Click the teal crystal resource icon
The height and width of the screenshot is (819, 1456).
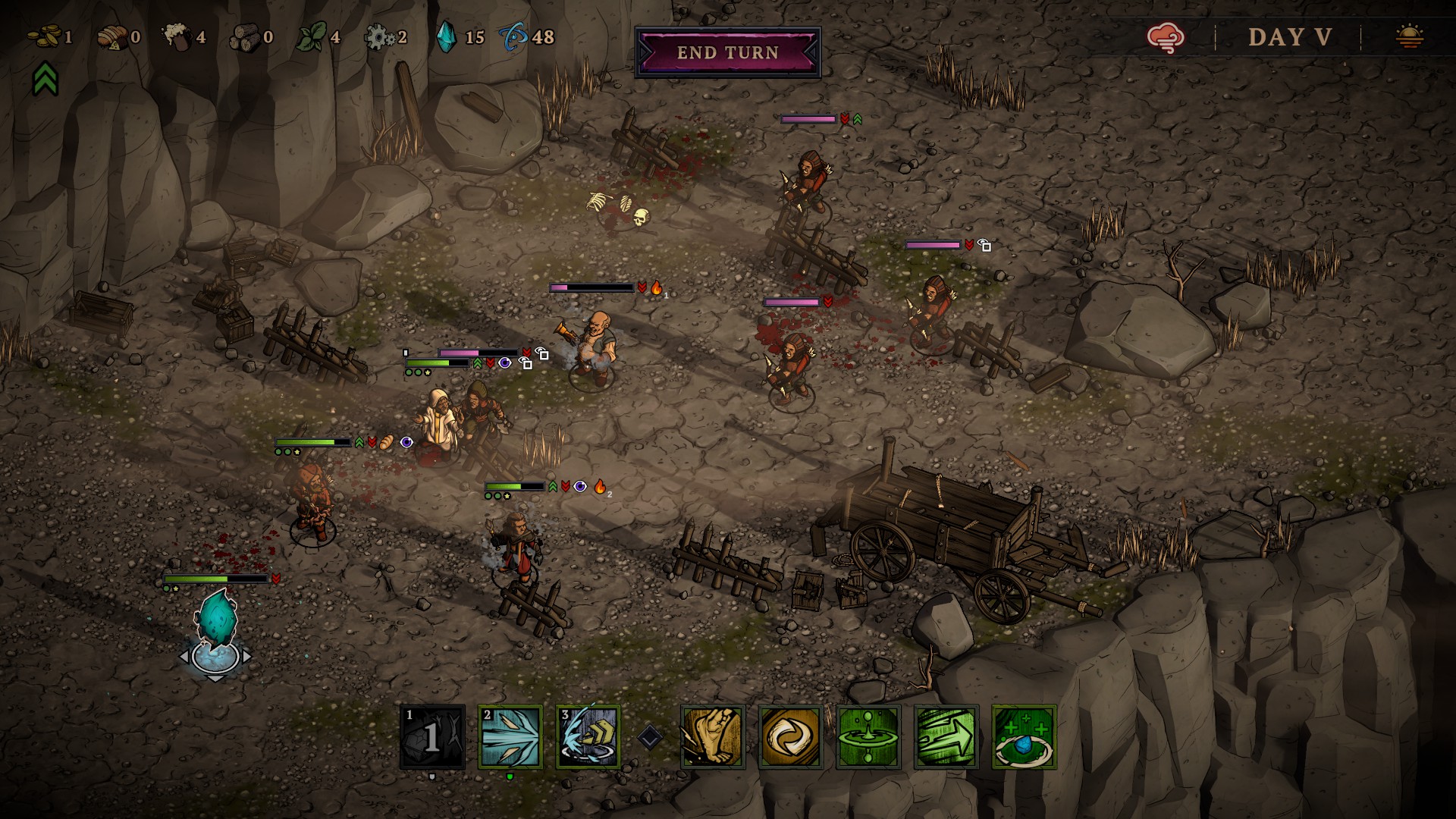[x=446, y=36]
